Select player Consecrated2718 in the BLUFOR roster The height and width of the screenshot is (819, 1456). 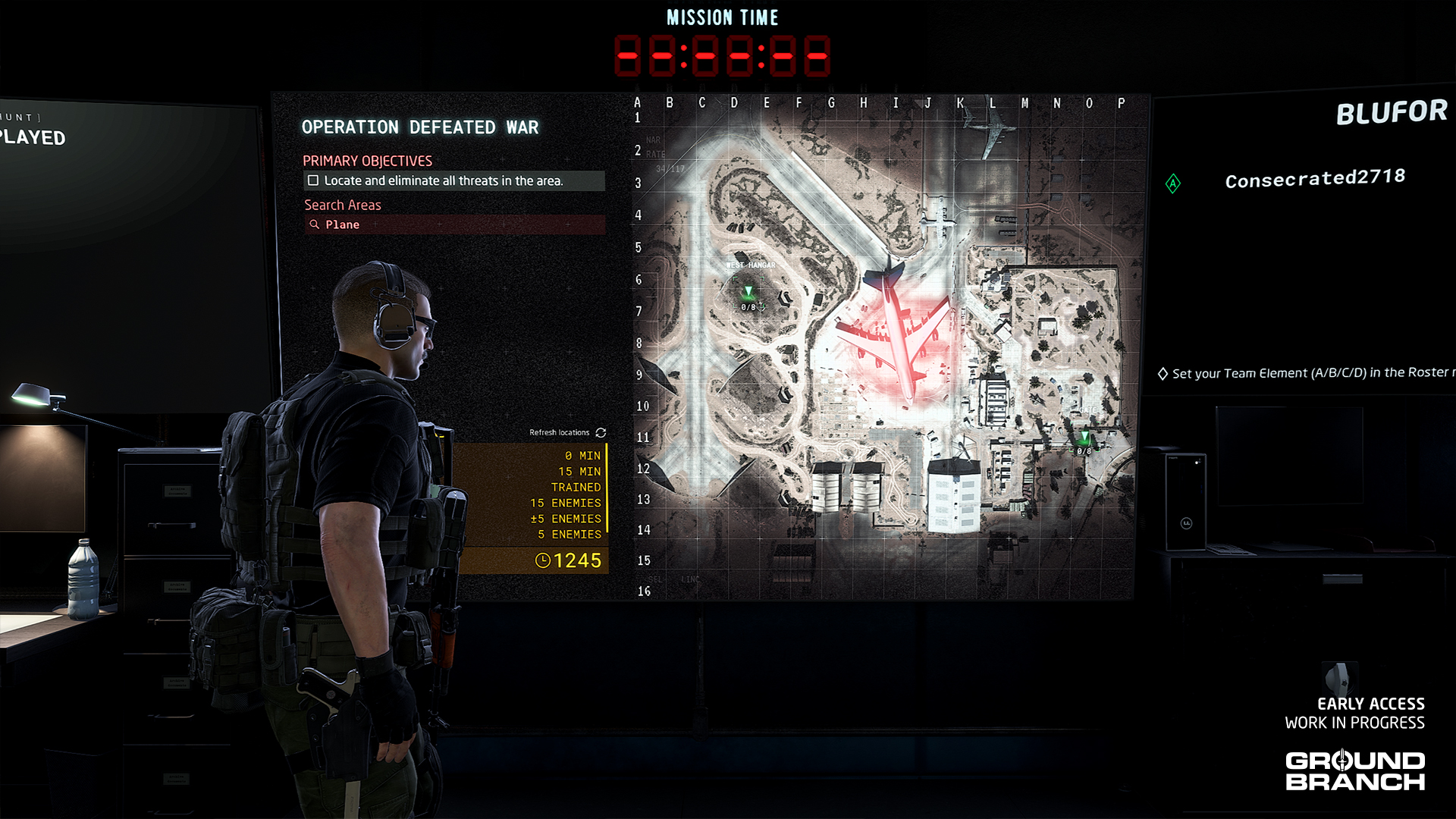click(1314, 179)
